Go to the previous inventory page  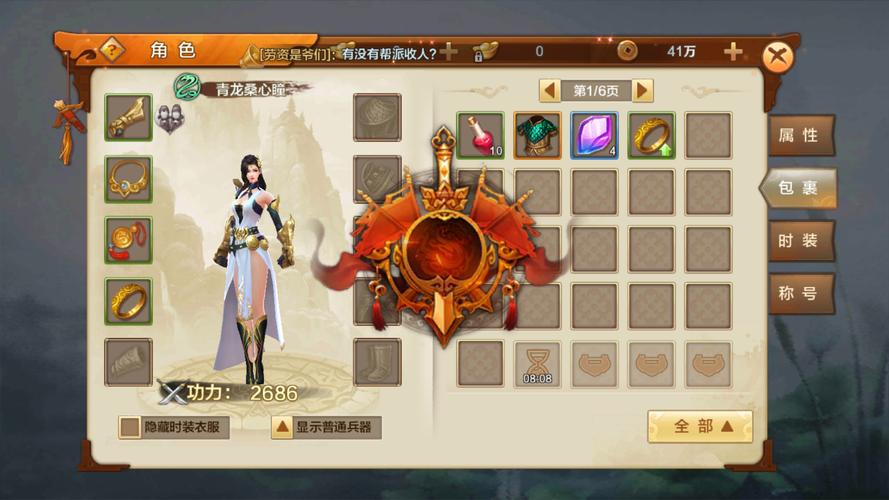pyautogui.click(x=550, y=91)
